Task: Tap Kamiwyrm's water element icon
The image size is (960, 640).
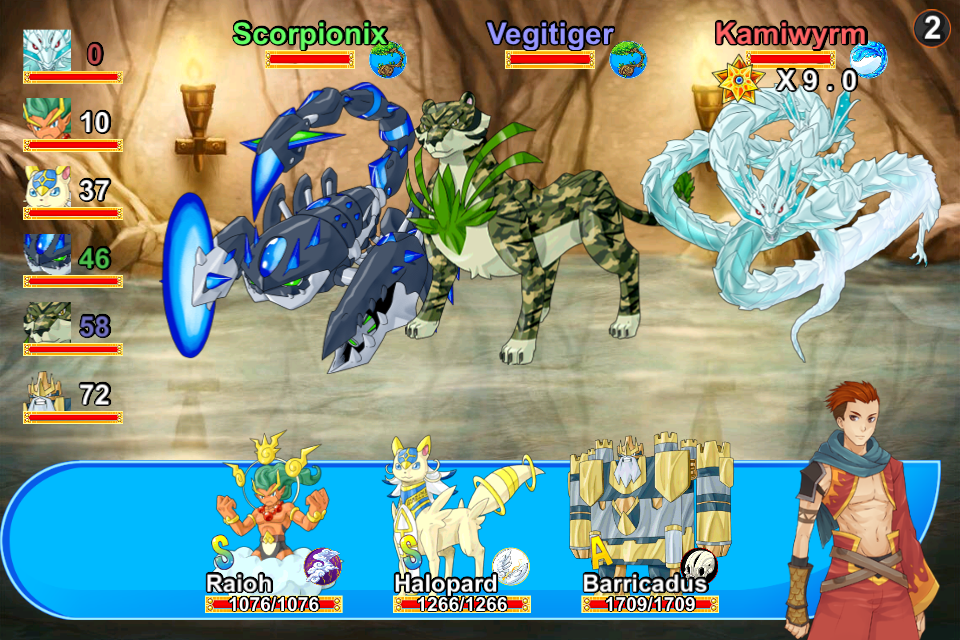Action: [869, 59]
